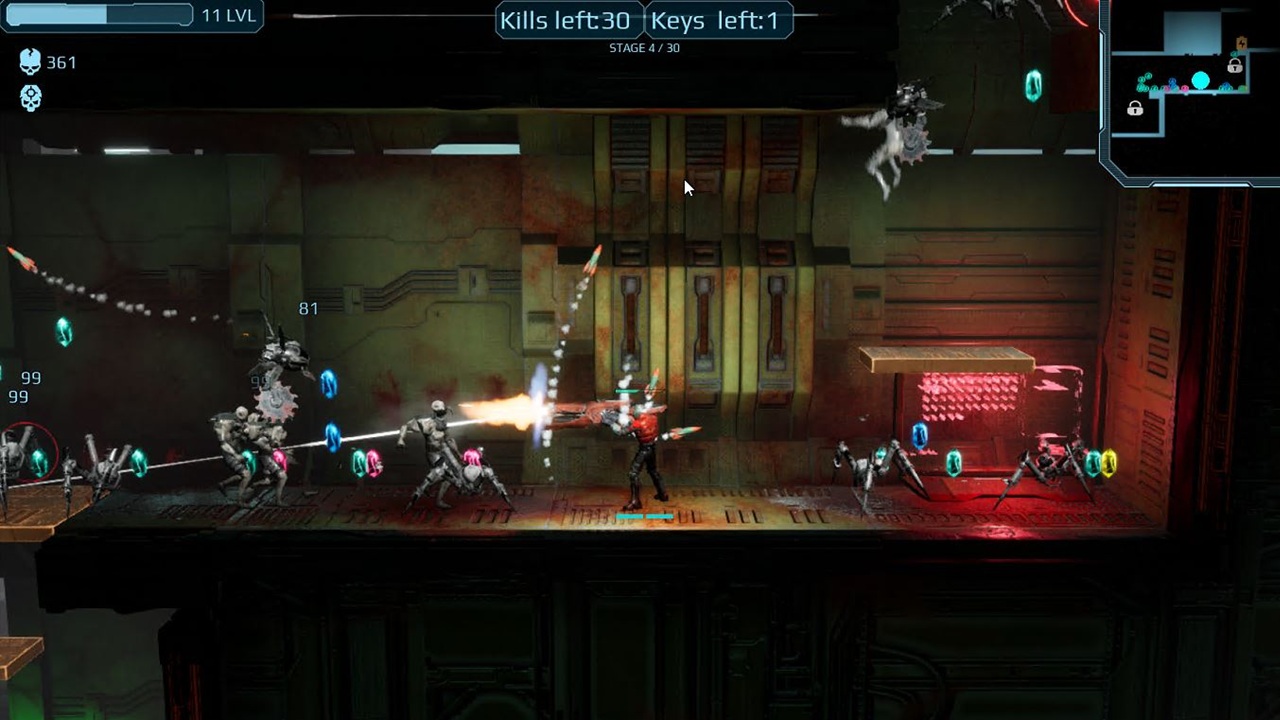Select the Keys left:1 header
Image resolution: width=1280 pixels, height=720 pixels.
point(717,20)
